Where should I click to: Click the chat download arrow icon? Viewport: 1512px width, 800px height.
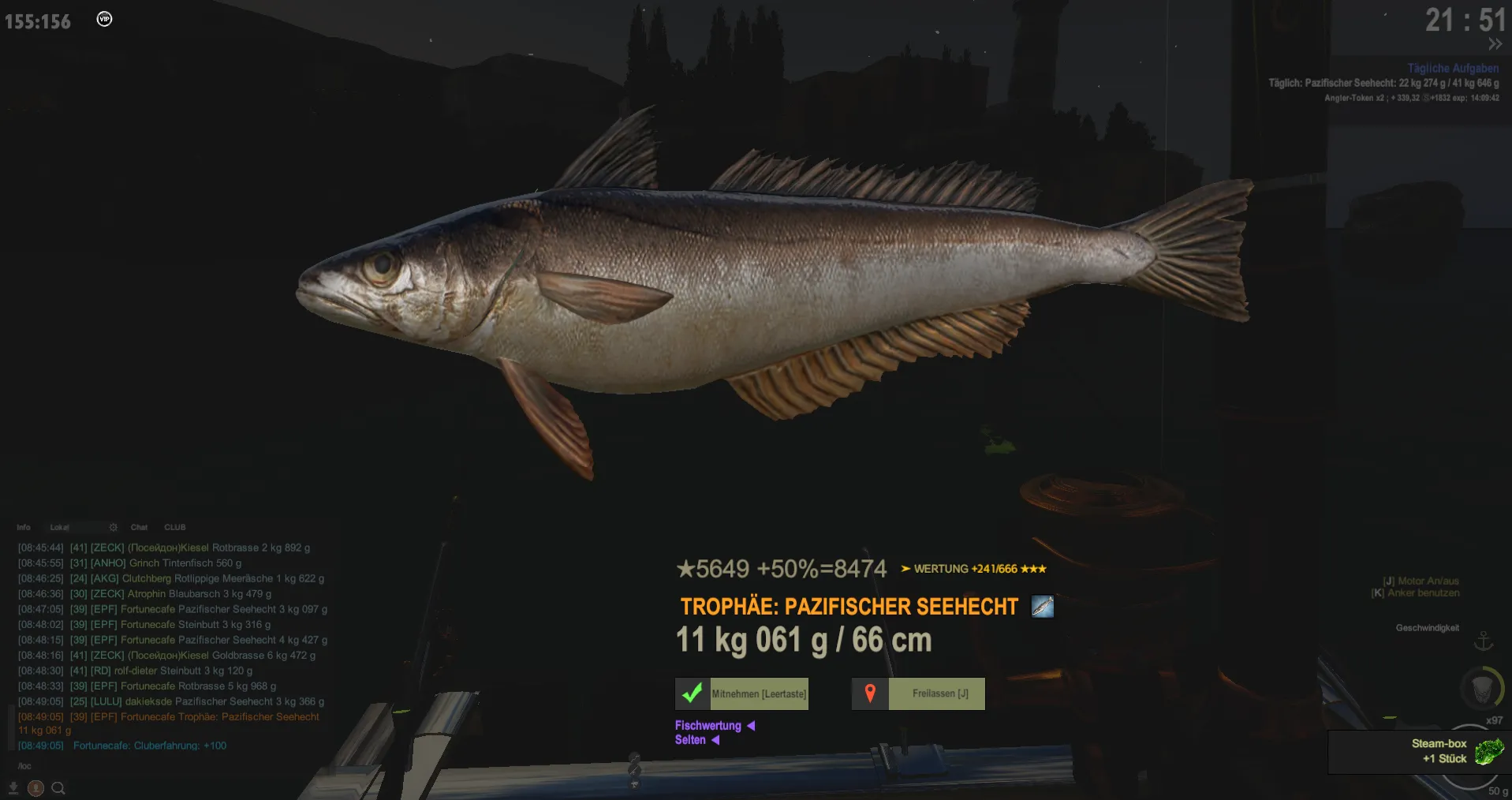pyautogui.click(x=13, y=787)
